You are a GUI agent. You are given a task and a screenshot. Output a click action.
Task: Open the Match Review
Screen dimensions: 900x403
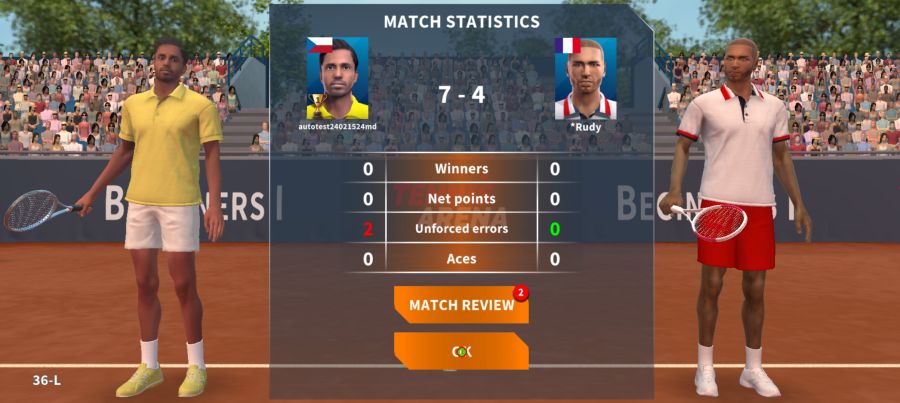(461, 305)
